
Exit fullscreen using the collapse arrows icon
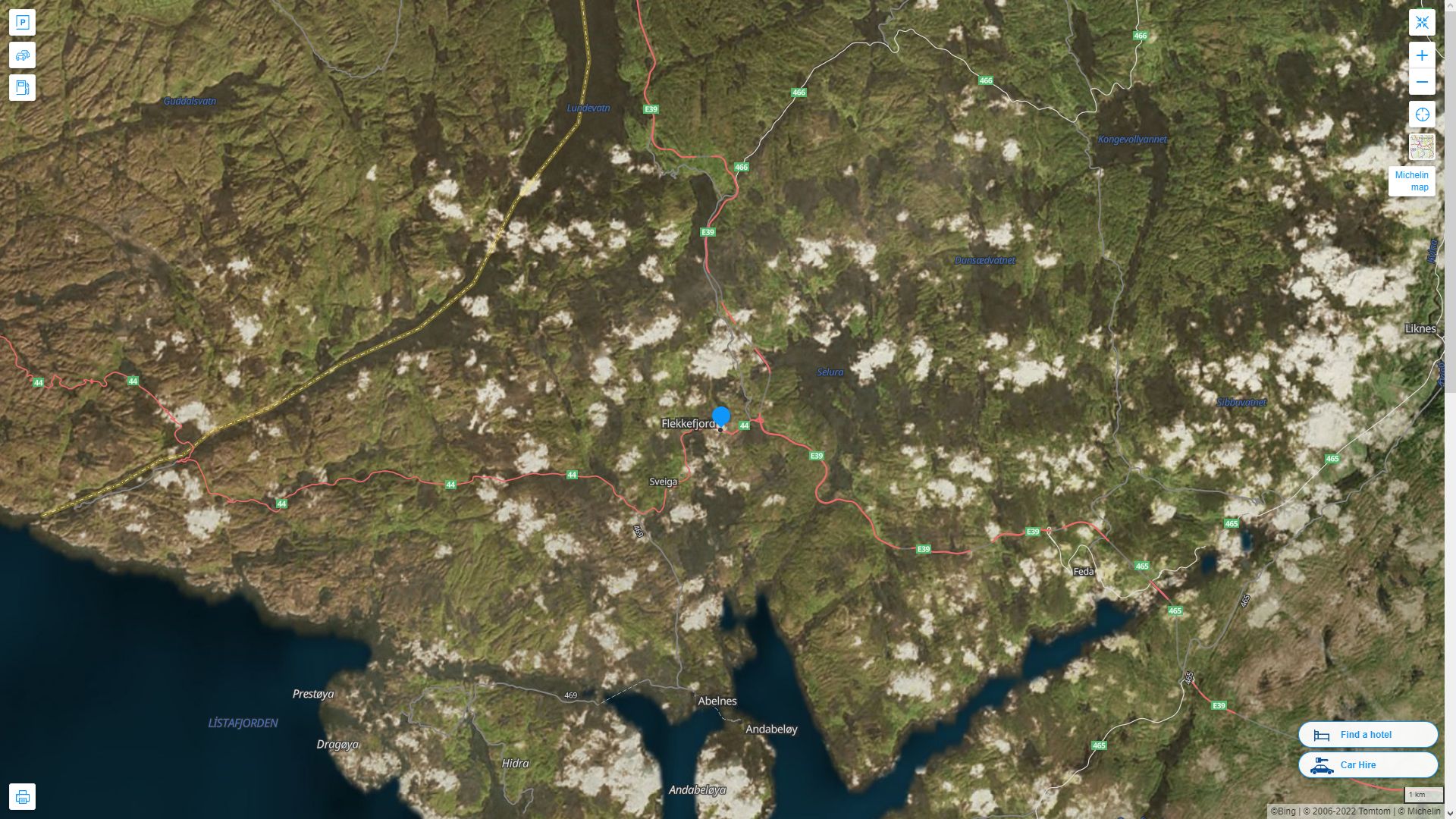[x=1423, y=22]
